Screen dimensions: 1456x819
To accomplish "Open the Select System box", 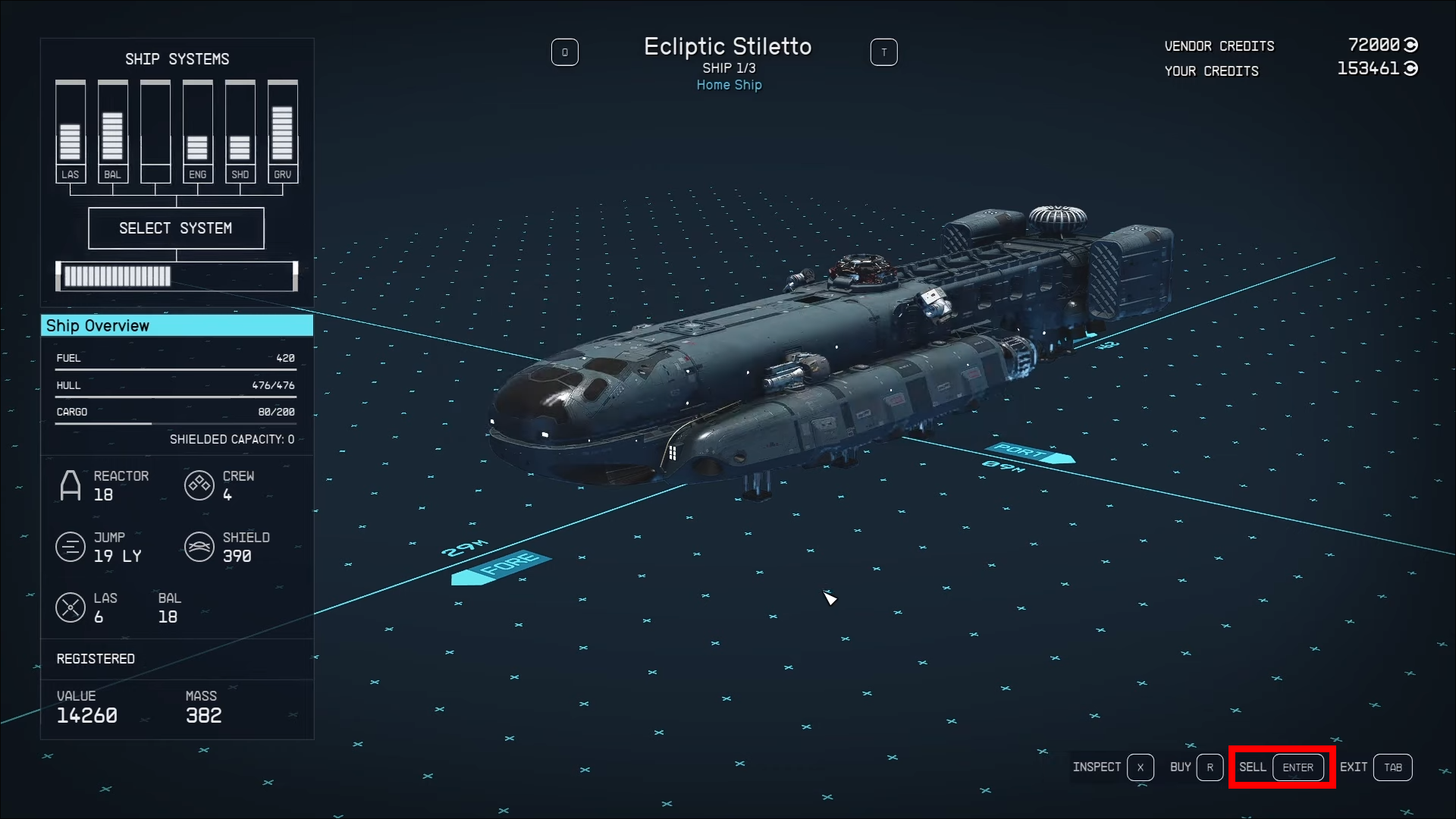I will [176, 228].
